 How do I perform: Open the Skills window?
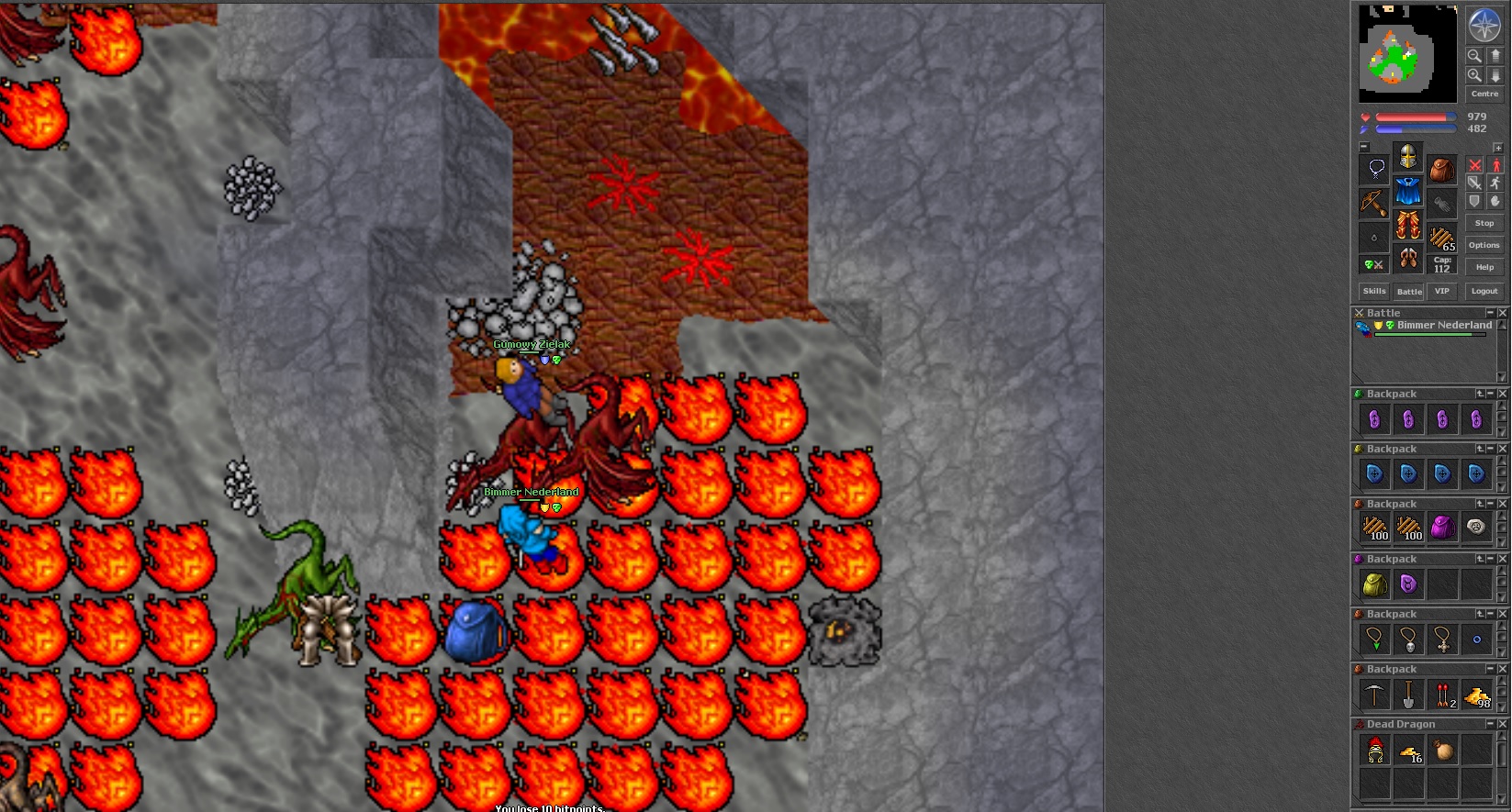click(x=1374, y=292)
